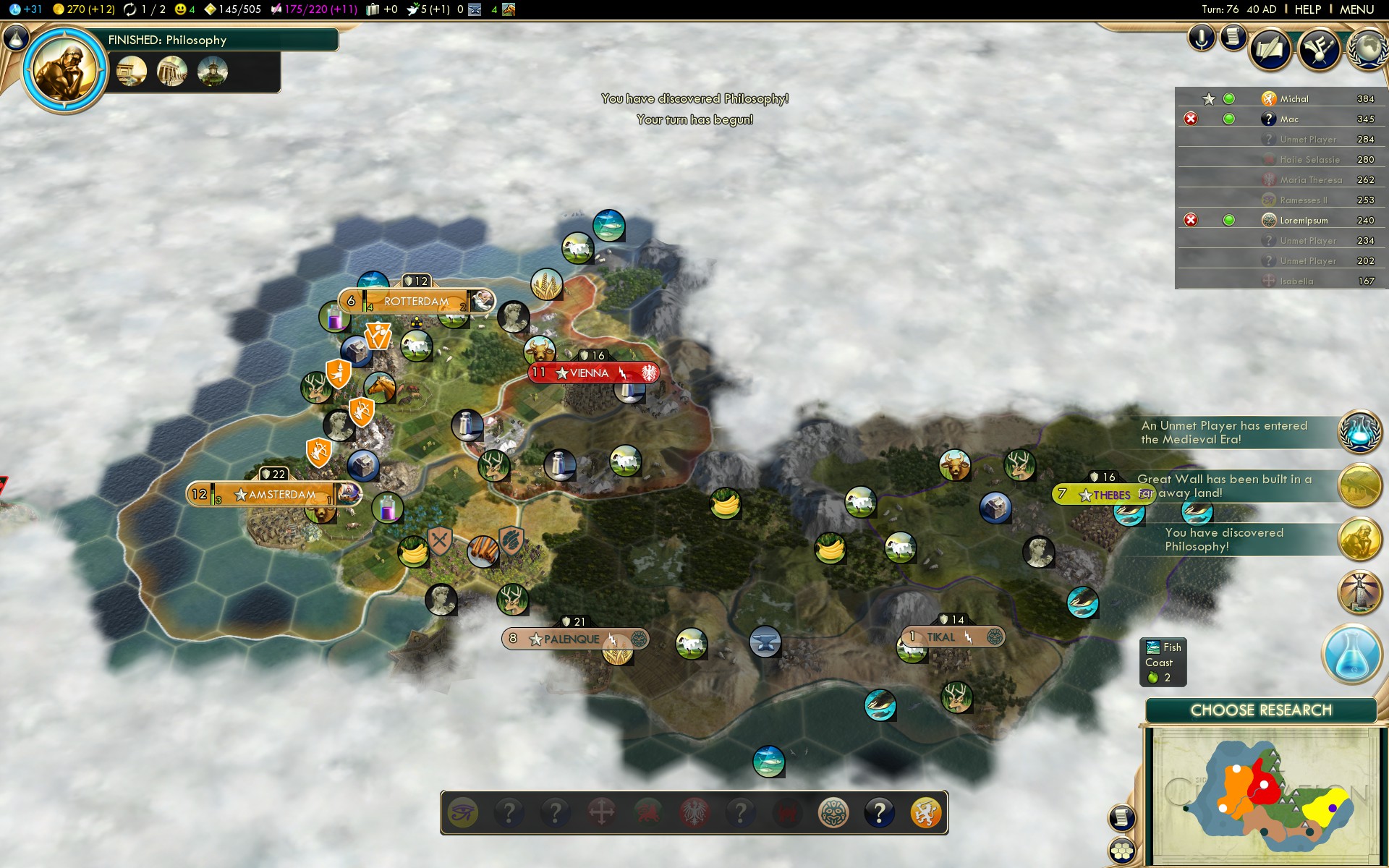Open the diplomacy globe with laurel button

coord(1367,49)
